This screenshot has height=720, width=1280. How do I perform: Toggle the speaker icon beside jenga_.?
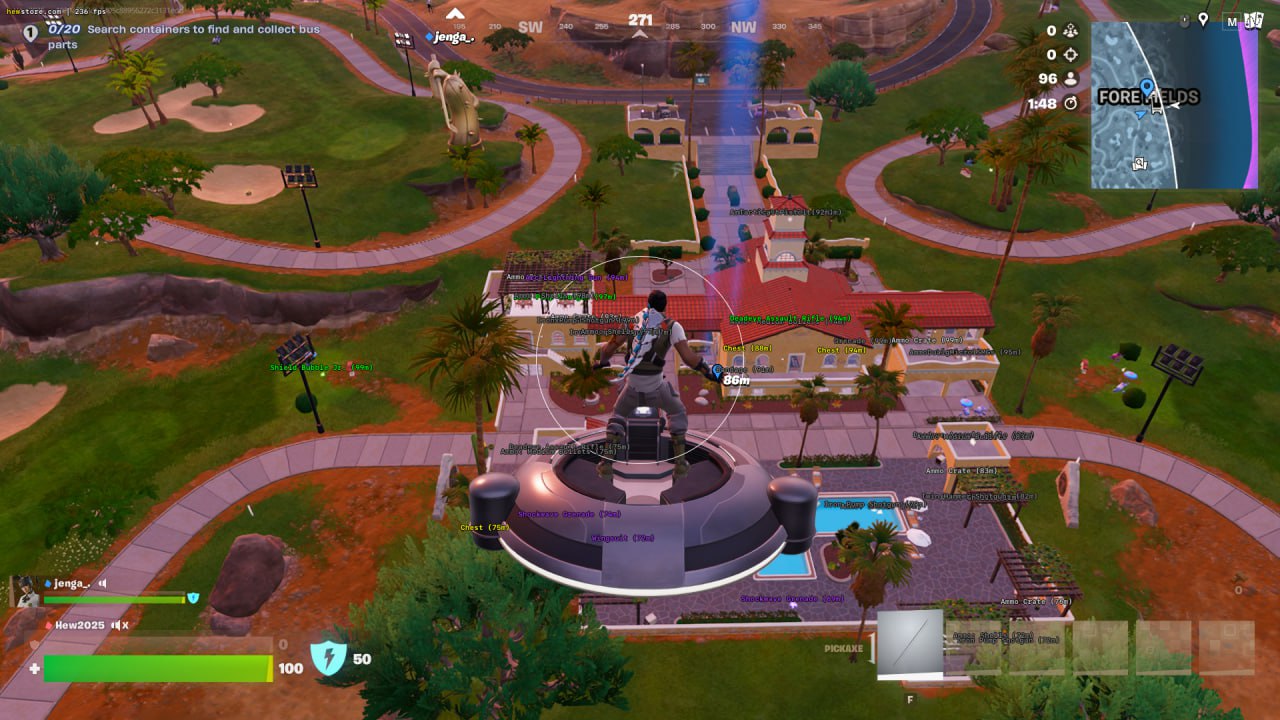(102, 583)
